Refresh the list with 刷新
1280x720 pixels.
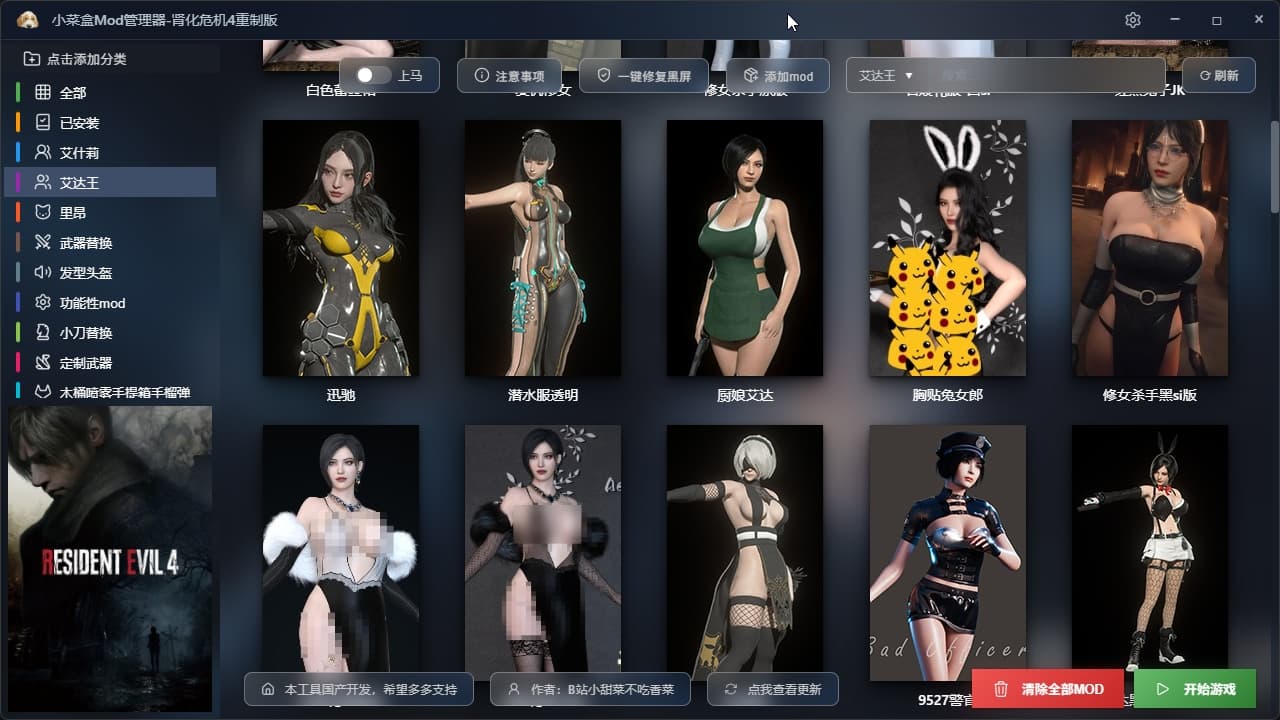pos(1218,75)
